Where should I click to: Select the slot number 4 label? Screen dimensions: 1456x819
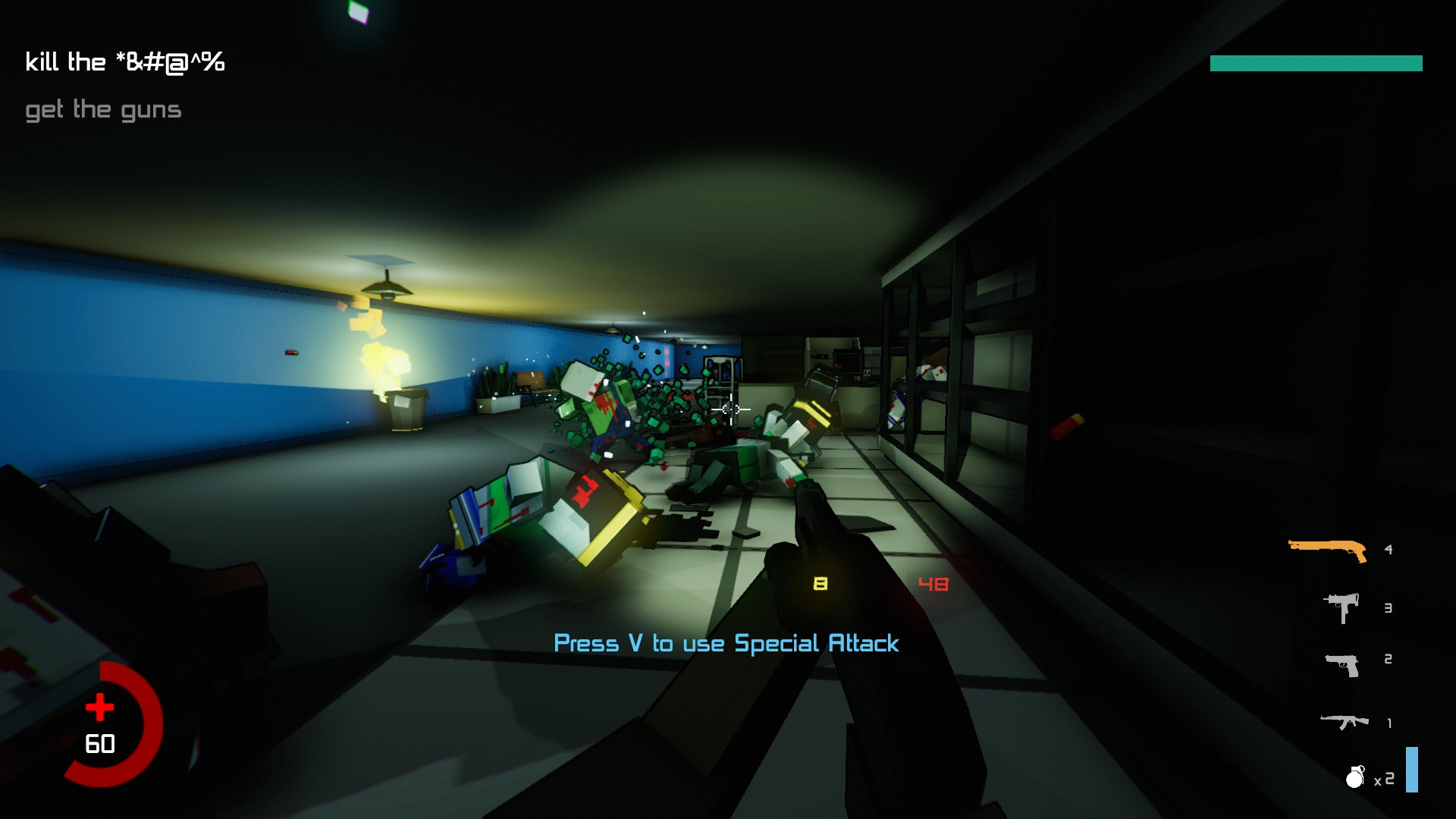pos(1388,549)
